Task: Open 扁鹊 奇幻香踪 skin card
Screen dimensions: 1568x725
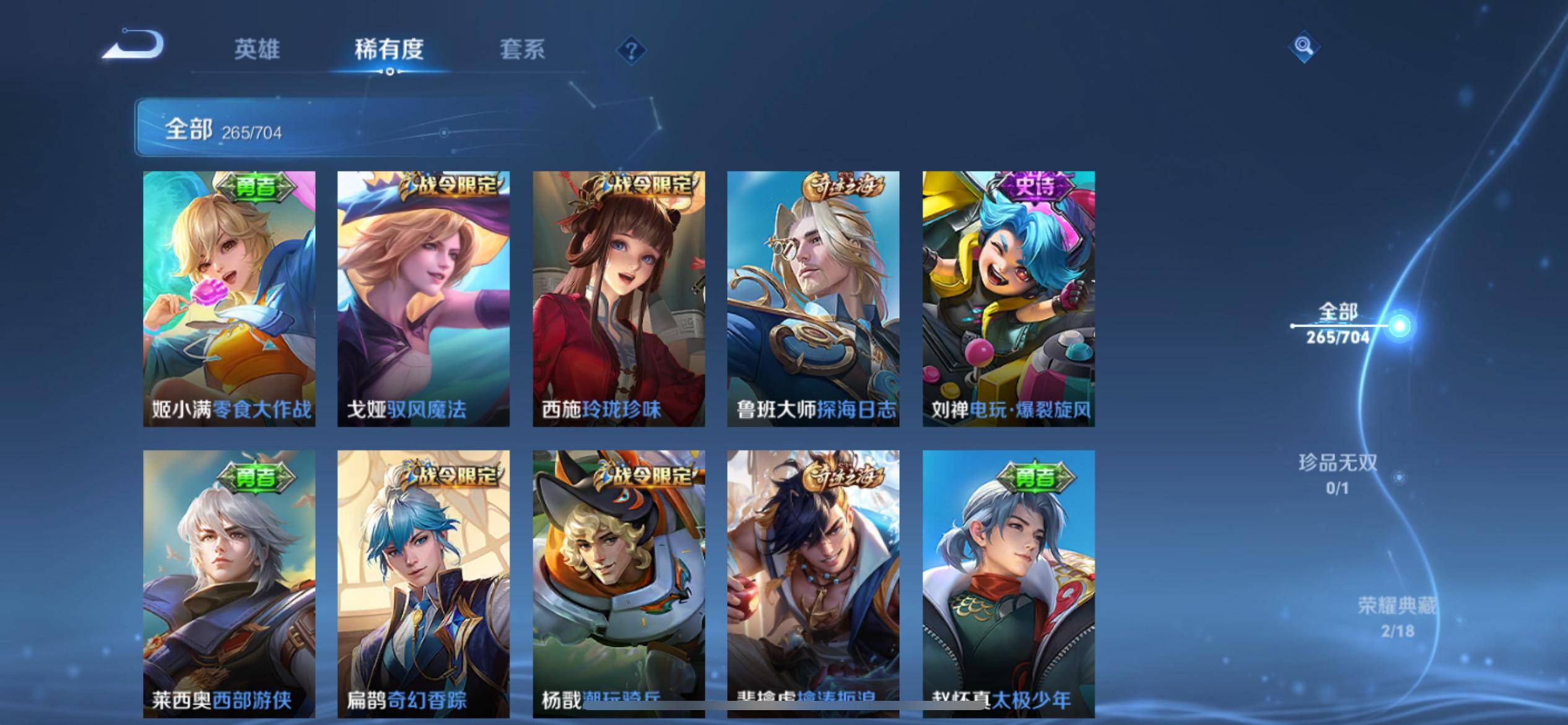Action: pyautogui.click(x=424, y=582)
